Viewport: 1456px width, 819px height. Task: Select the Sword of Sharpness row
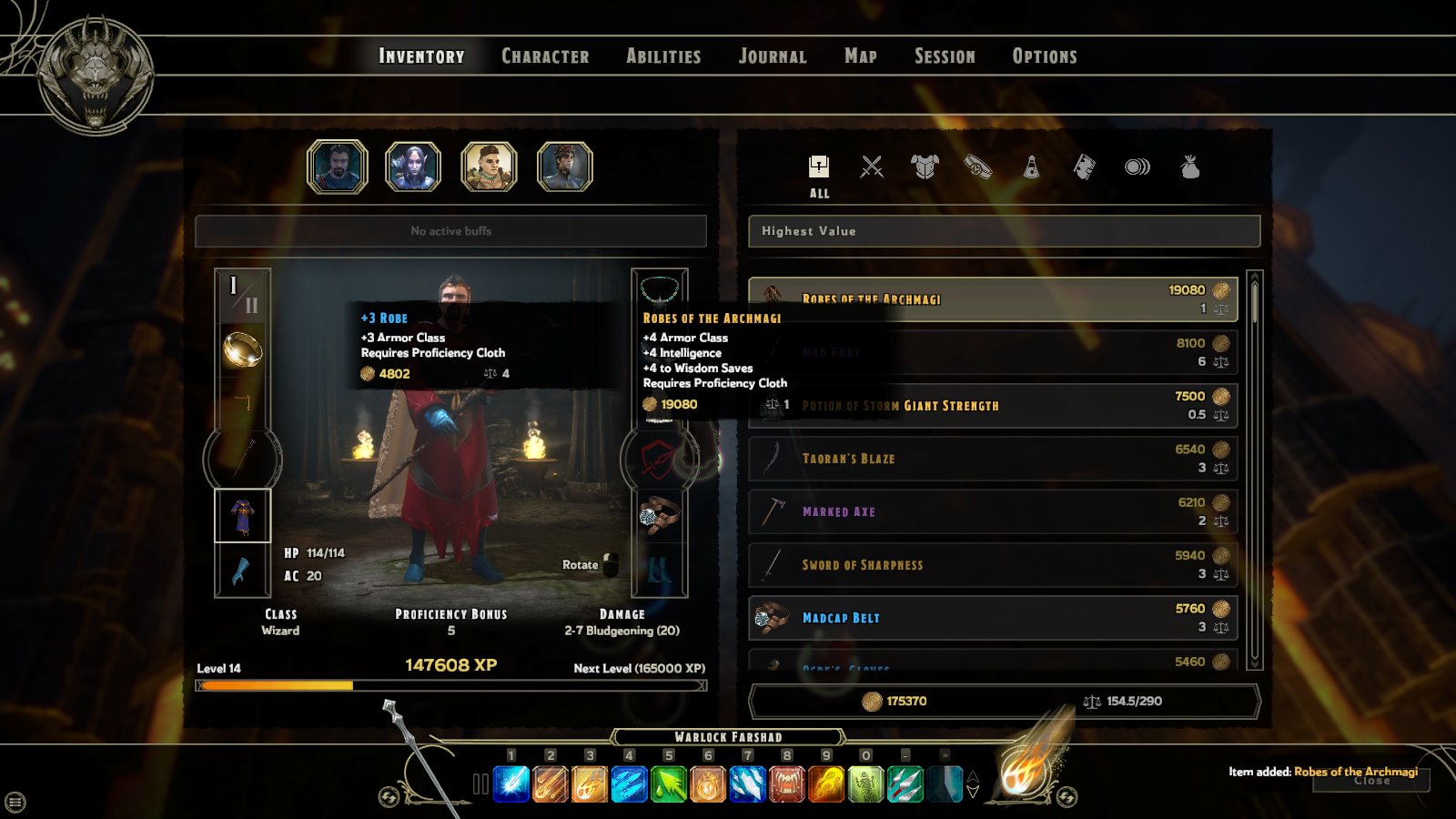pyautogui.click(x=993, y=564)
